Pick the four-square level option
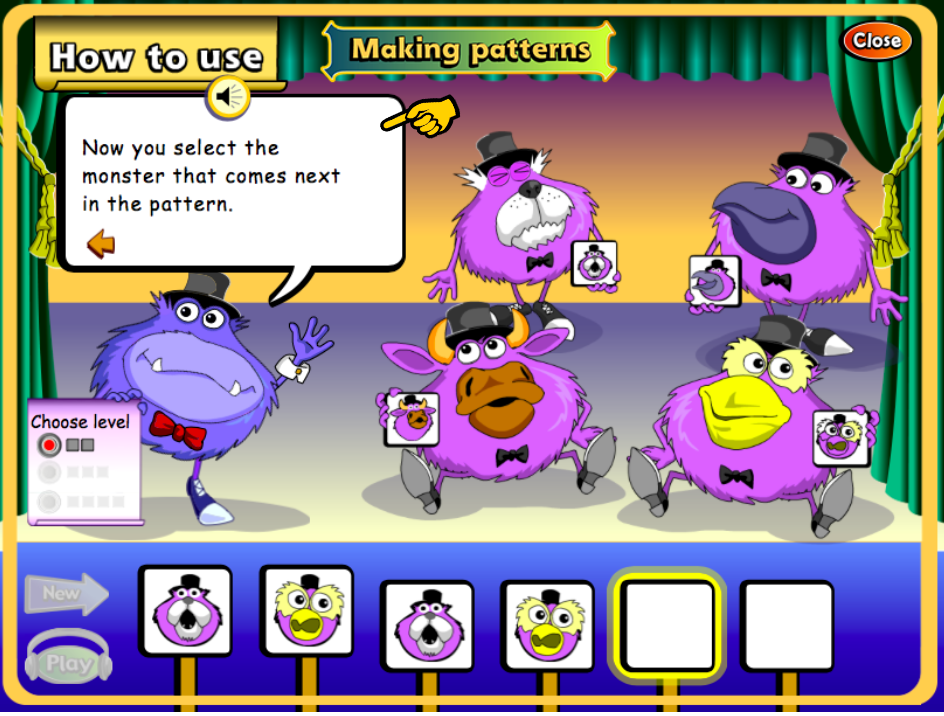 tap(49, 501)
